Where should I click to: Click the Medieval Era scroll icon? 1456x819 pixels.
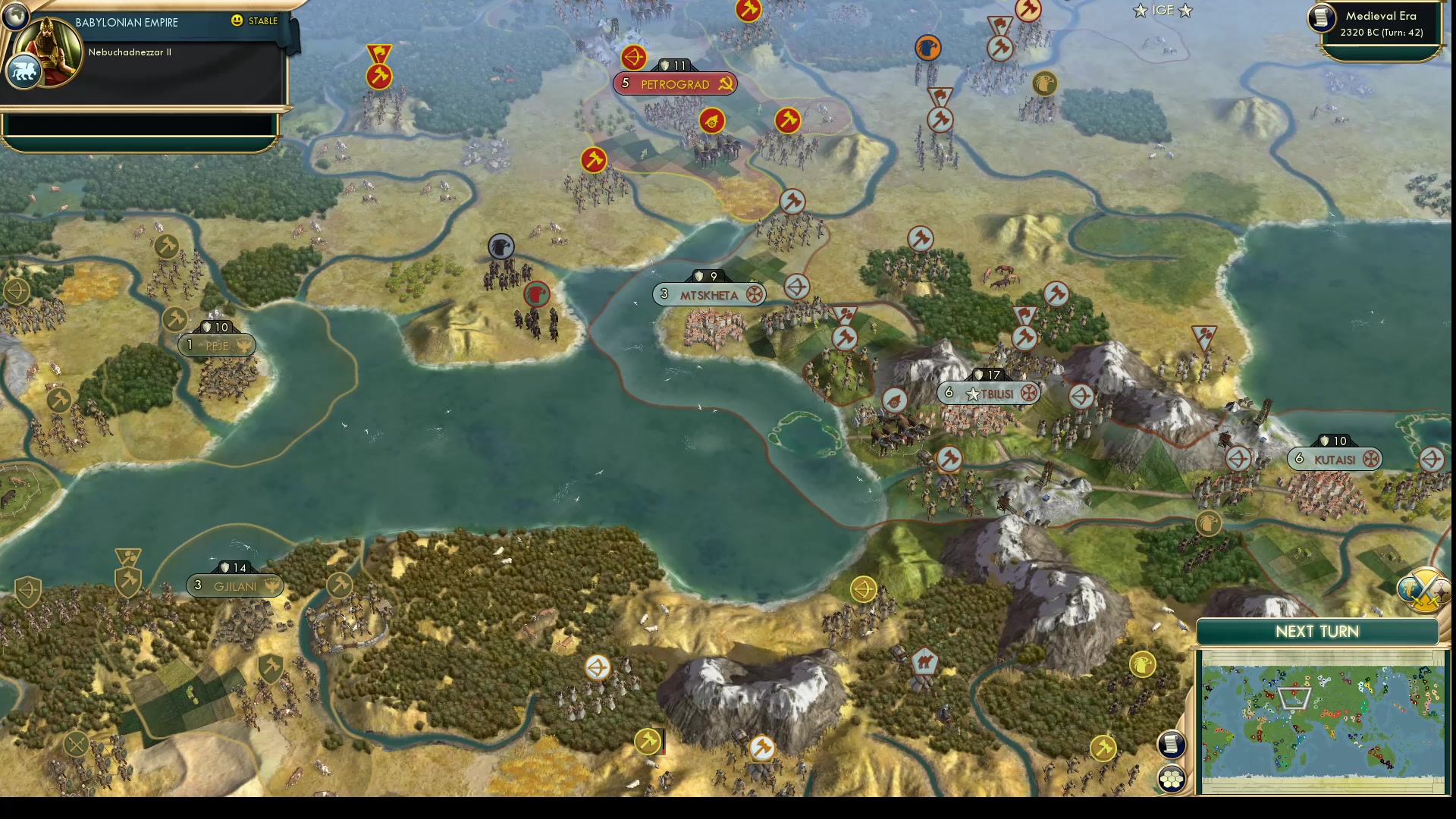[1320, 19]
